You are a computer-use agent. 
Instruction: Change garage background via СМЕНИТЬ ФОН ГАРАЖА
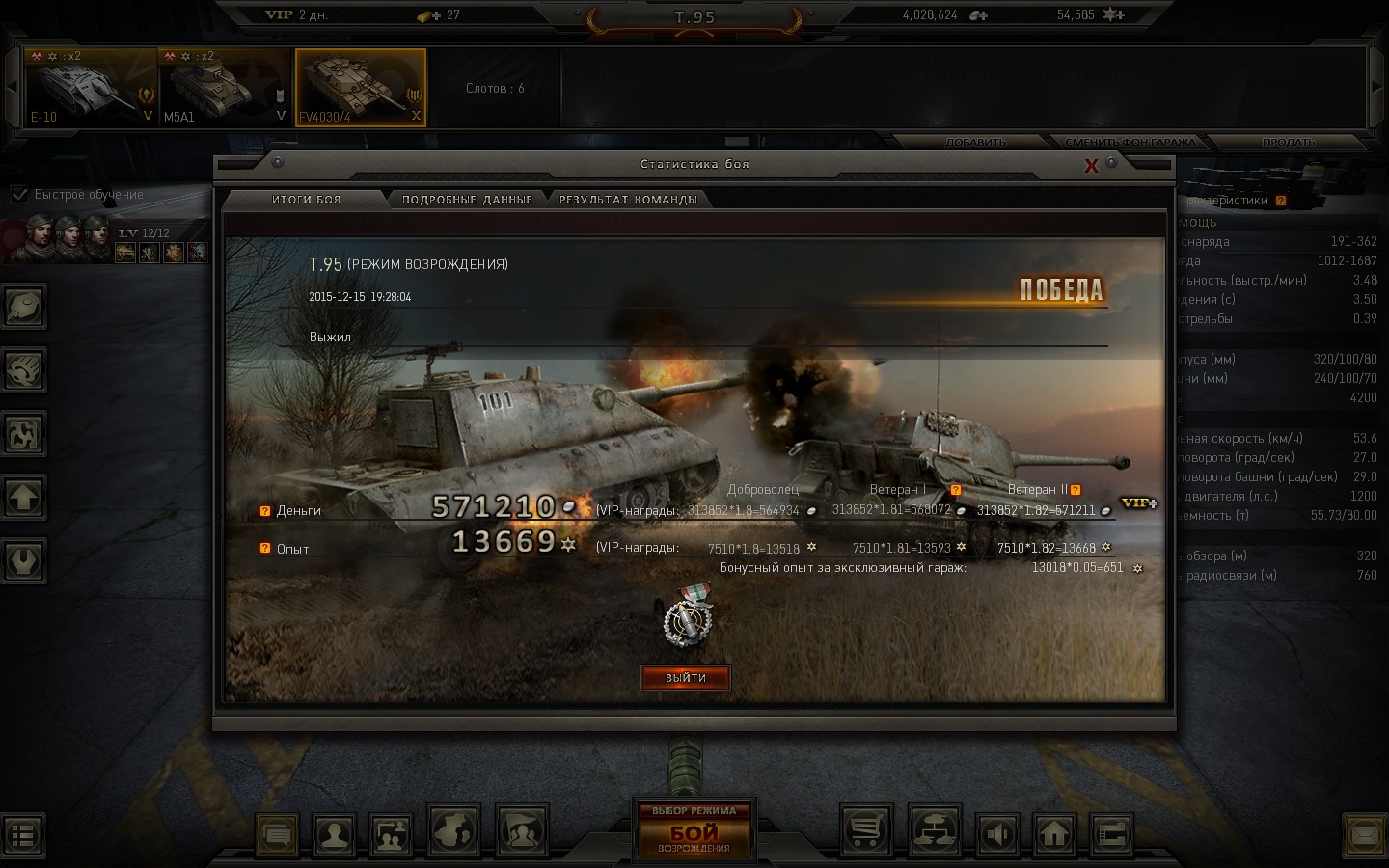(1130, 143)
